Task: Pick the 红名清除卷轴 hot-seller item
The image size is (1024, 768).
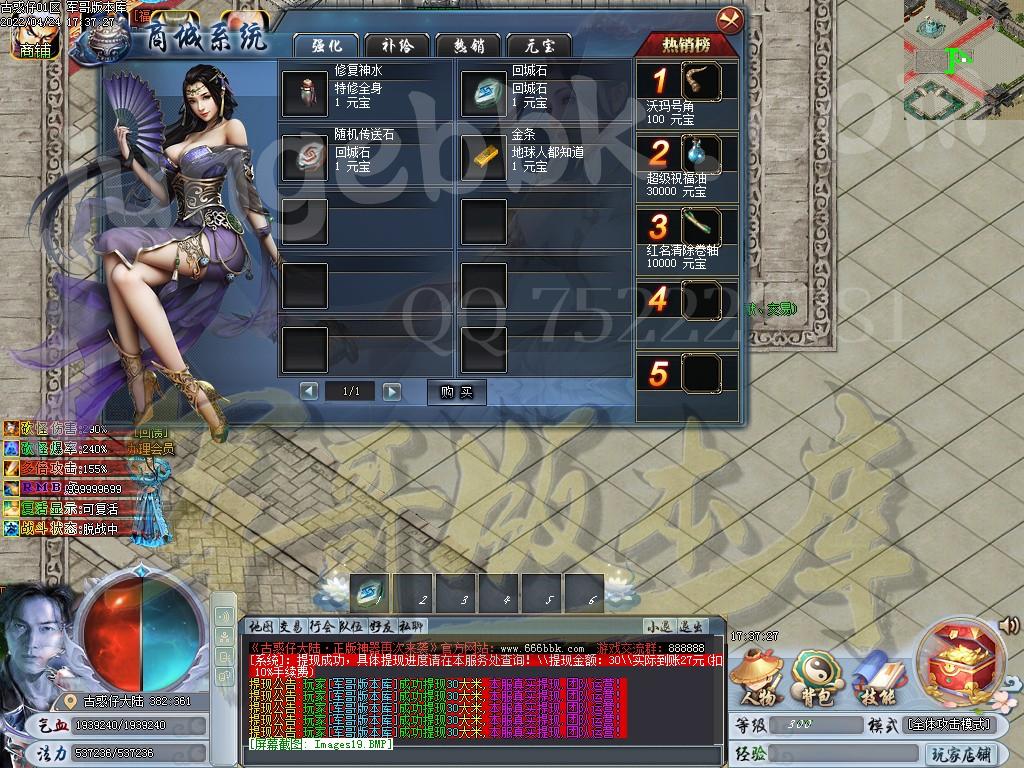Action: (x=702, y=226)
